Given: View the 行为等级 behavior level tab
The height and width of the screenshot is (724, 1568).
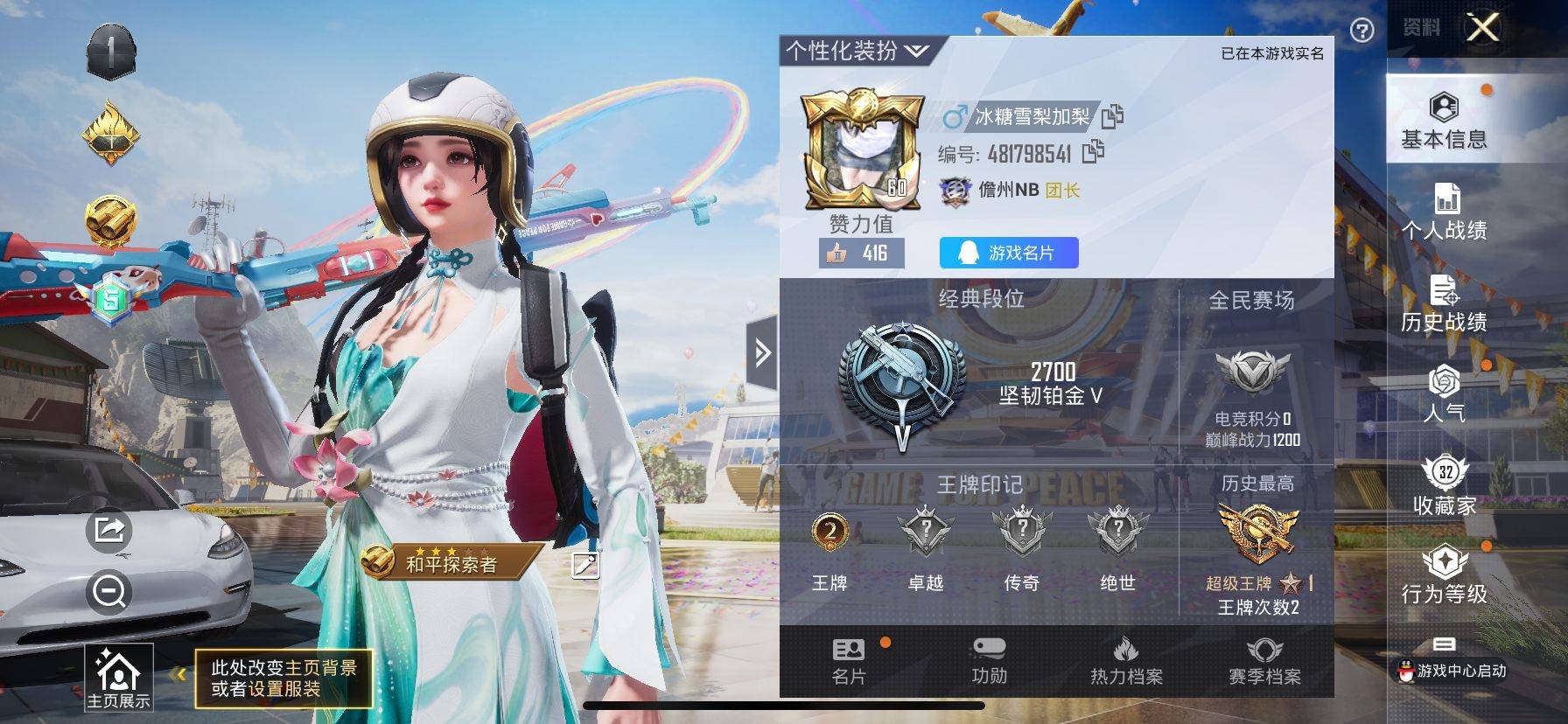Looking at the screenshot, I should [1444, 575].
